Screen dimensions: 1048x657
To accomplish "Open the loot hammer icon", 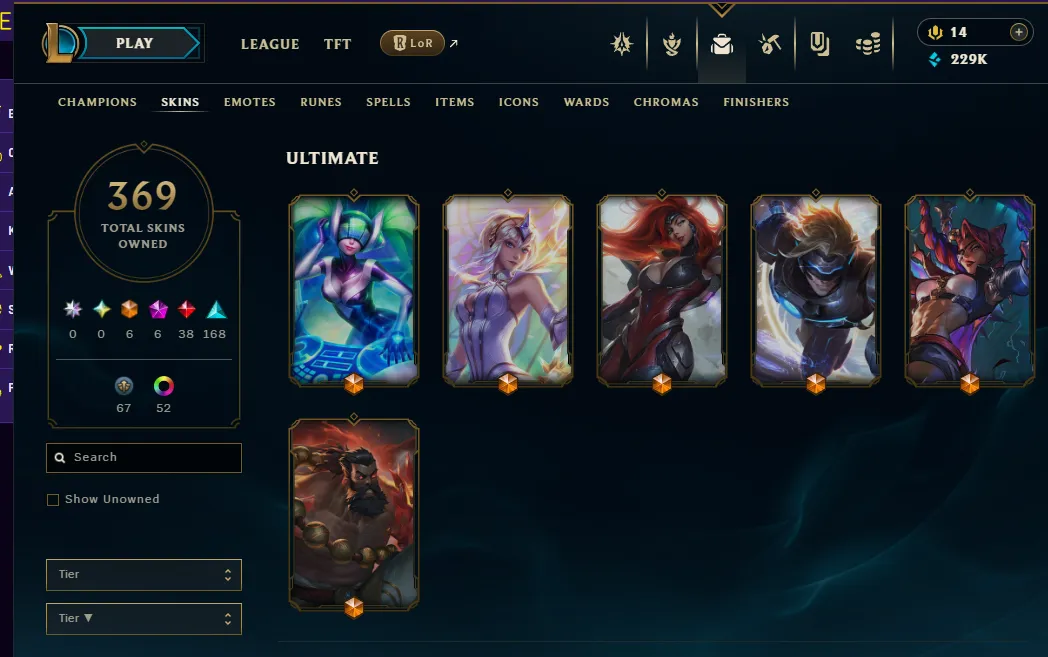I will [x=769, y=44].
